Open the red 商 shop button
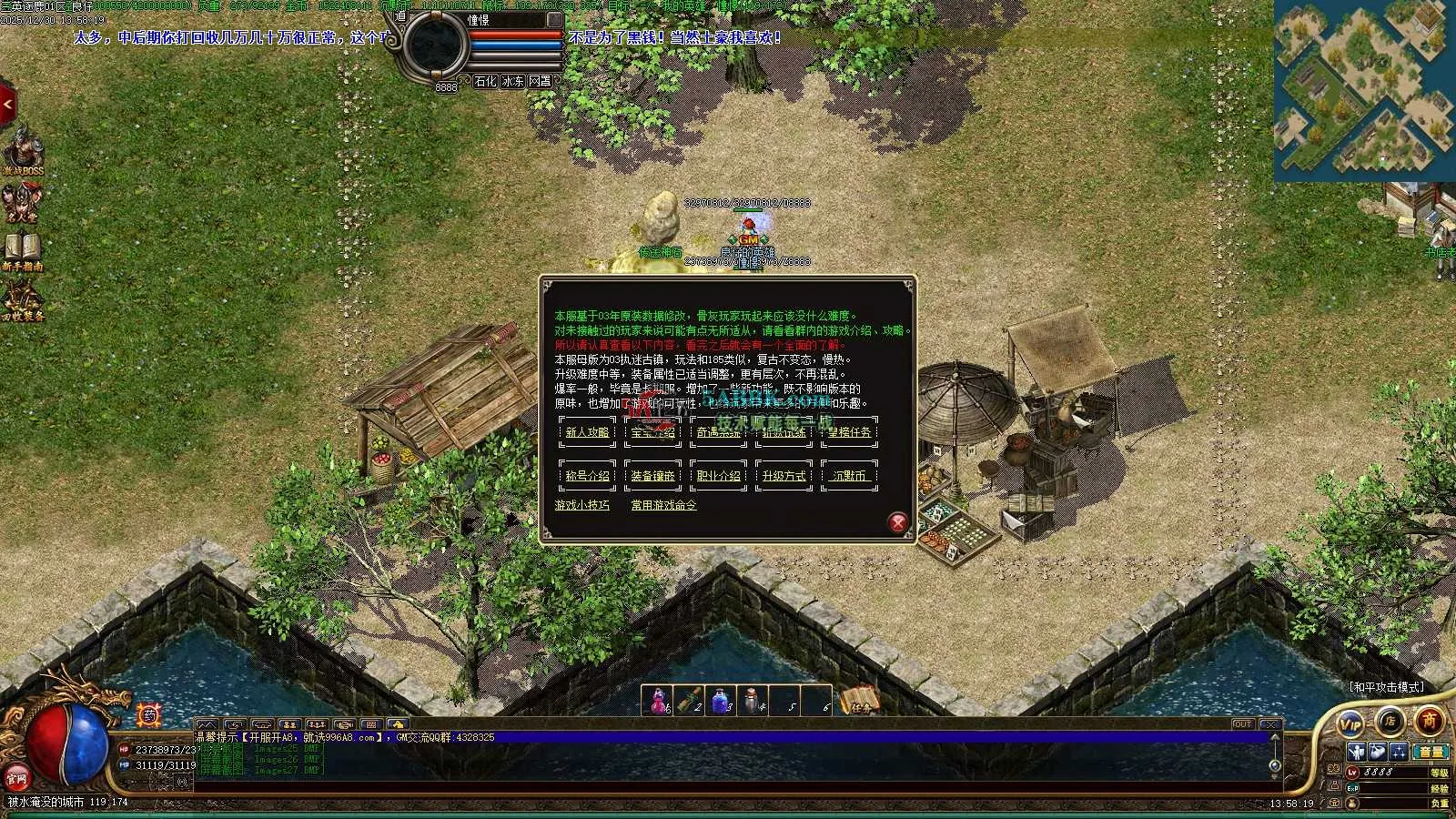The width and height of the screenshot is (1456, 819). pos(1429,721)
